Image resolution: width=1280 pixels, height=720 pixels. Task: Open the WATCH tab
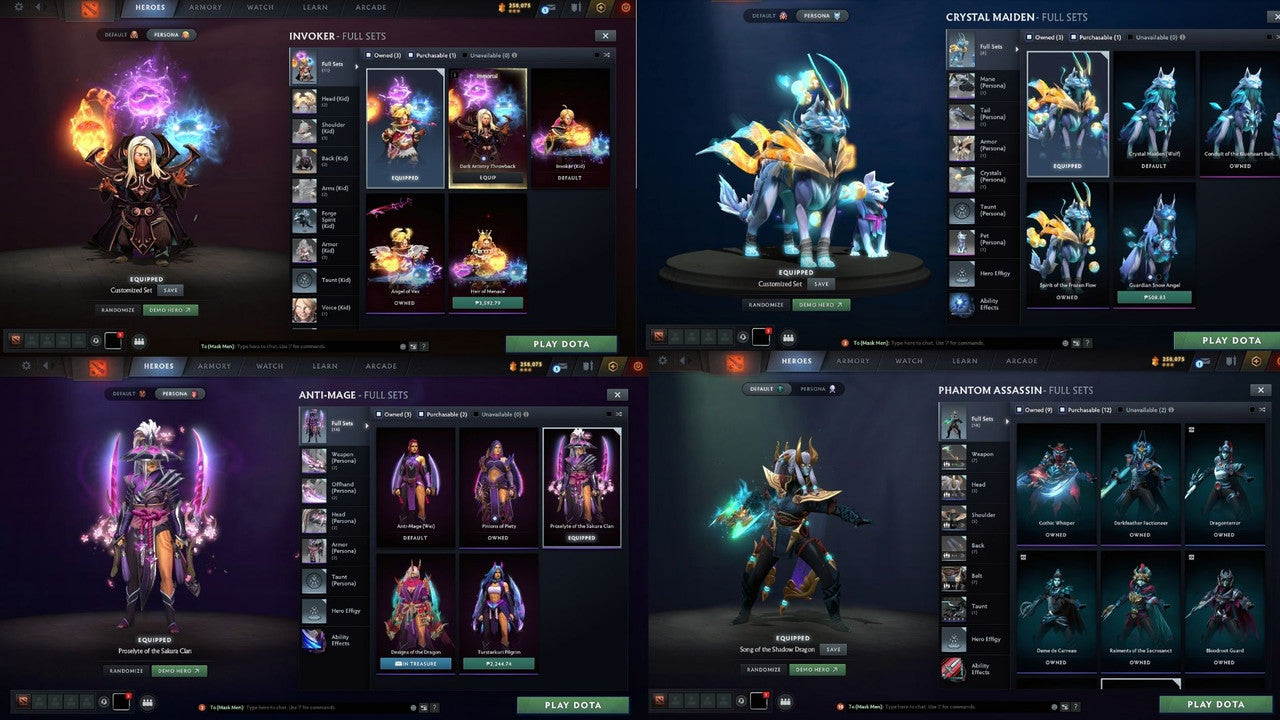tap(260, 7)
